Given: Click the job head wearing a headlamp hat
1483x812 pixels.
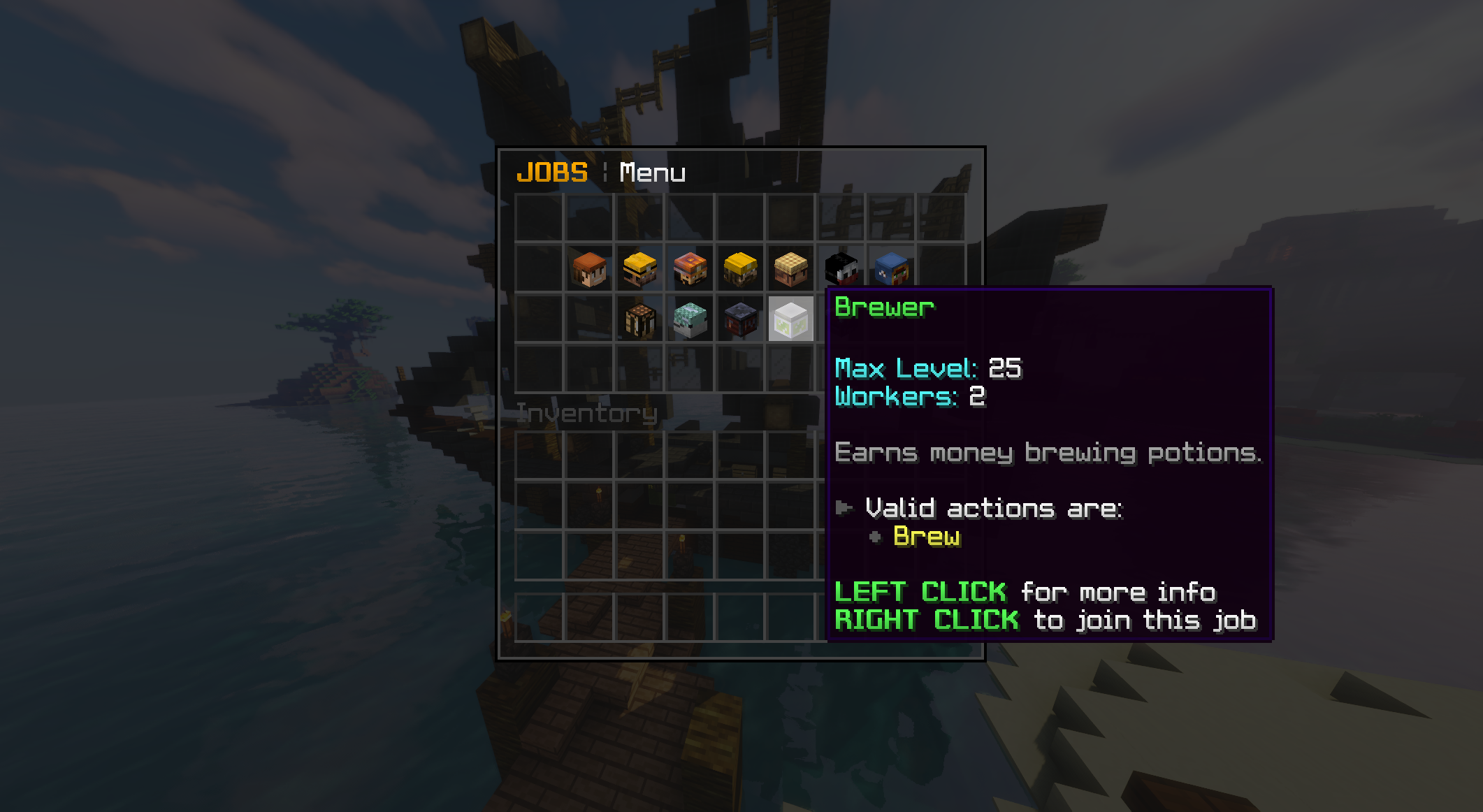Looking at the screenshot, I should (692, 270).
